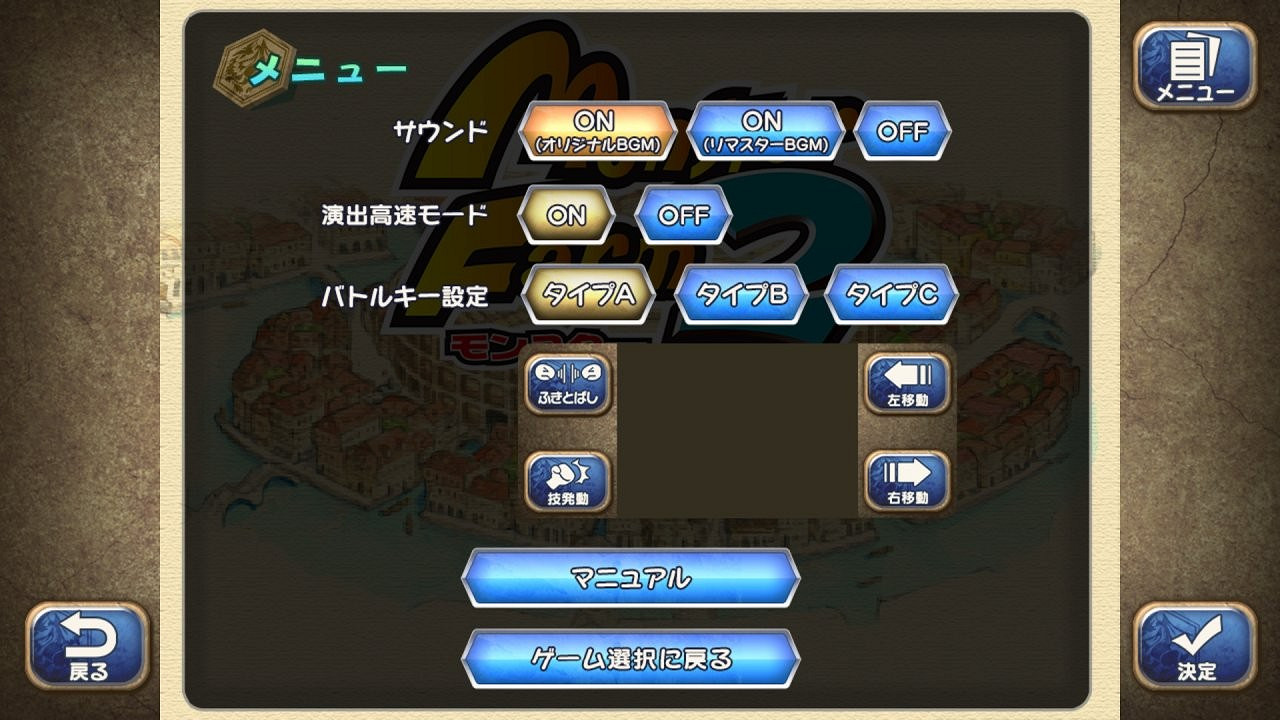Image resolution: width=1280 pixels, height=720 pixels.
Task: Enable sound with オリジナルBGM
Action: point(600,130)
